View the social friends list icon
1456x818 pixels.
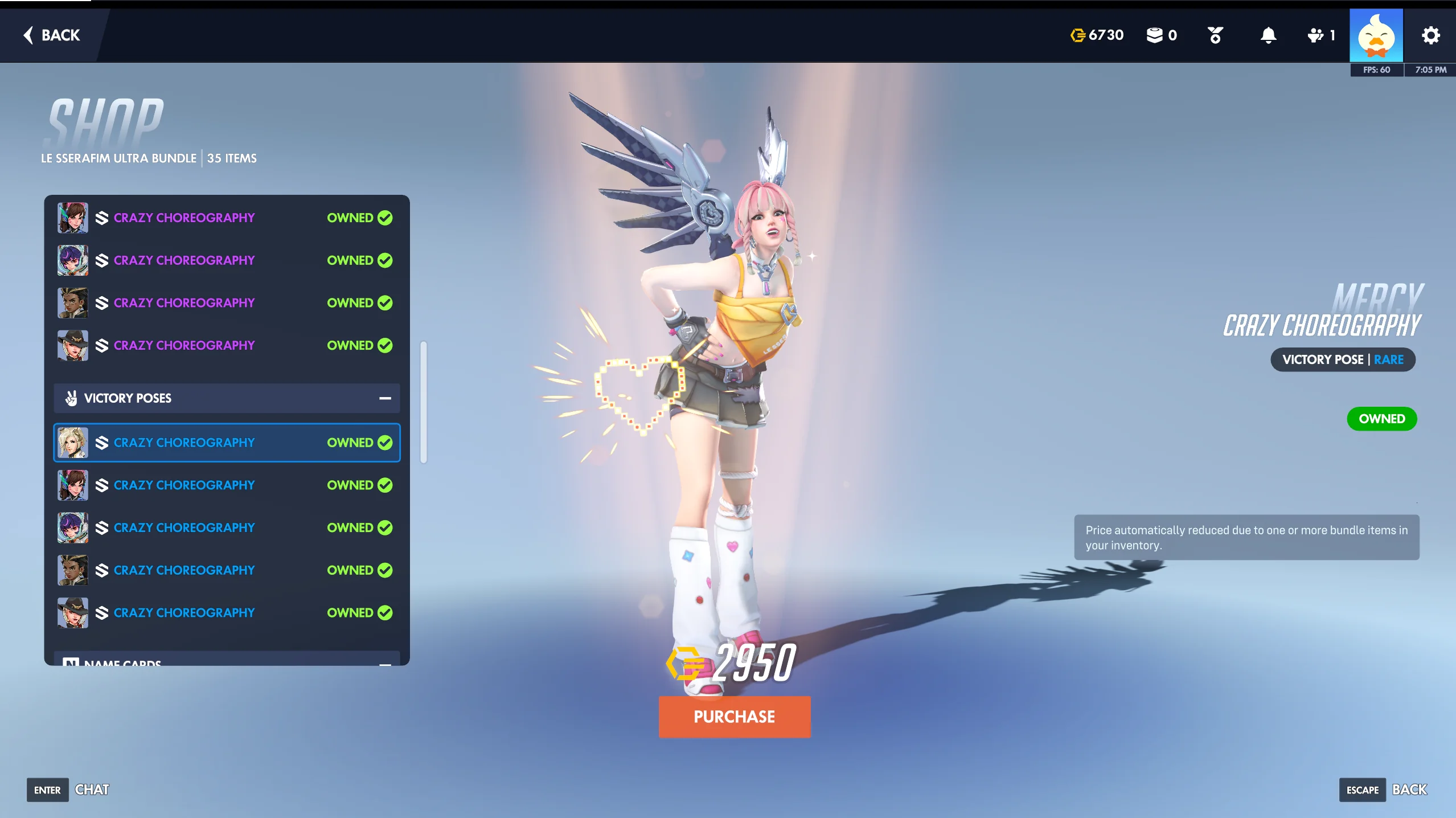[1314, 35]
